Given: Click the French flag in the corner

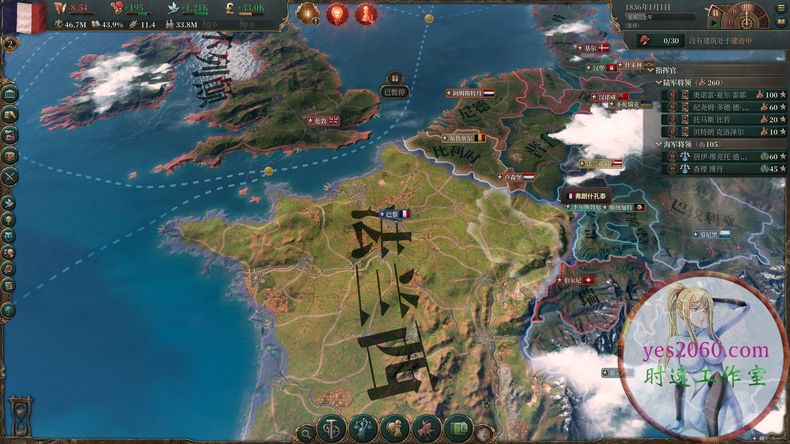Looking at the screenshot, I should pos(23,17).
